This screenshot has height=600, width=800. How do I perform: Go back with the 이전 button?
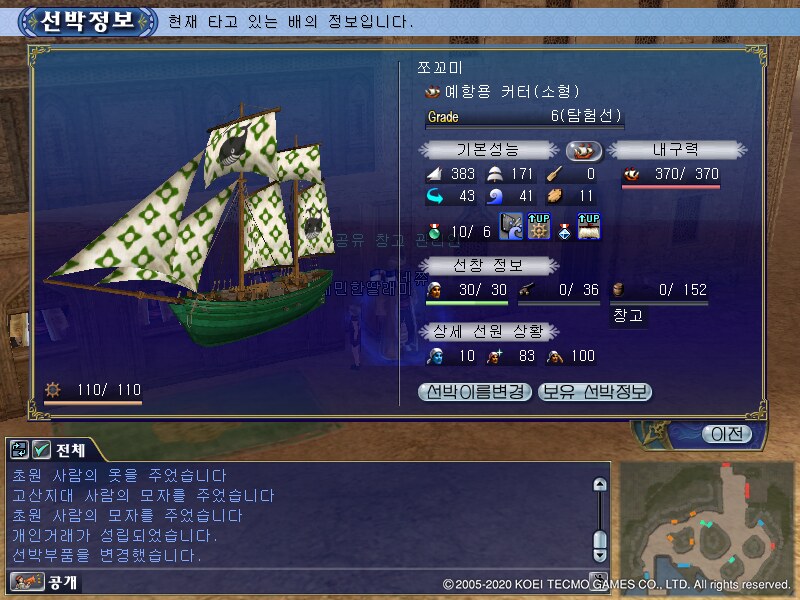pos(725,434)
